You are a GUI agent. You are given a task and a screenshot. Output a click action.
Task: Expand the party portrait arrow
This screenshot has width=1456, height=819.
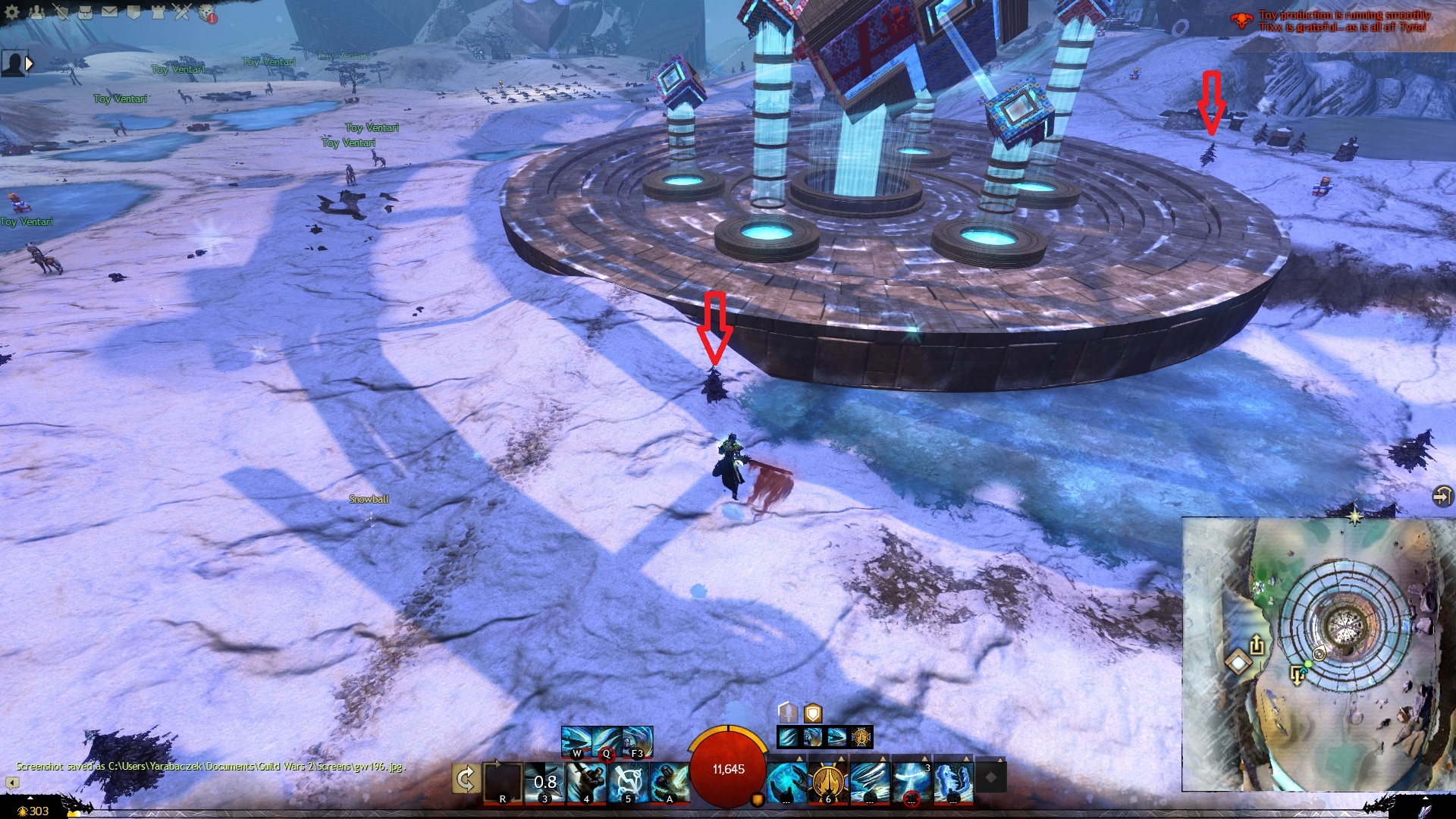[x=30, y=64]
